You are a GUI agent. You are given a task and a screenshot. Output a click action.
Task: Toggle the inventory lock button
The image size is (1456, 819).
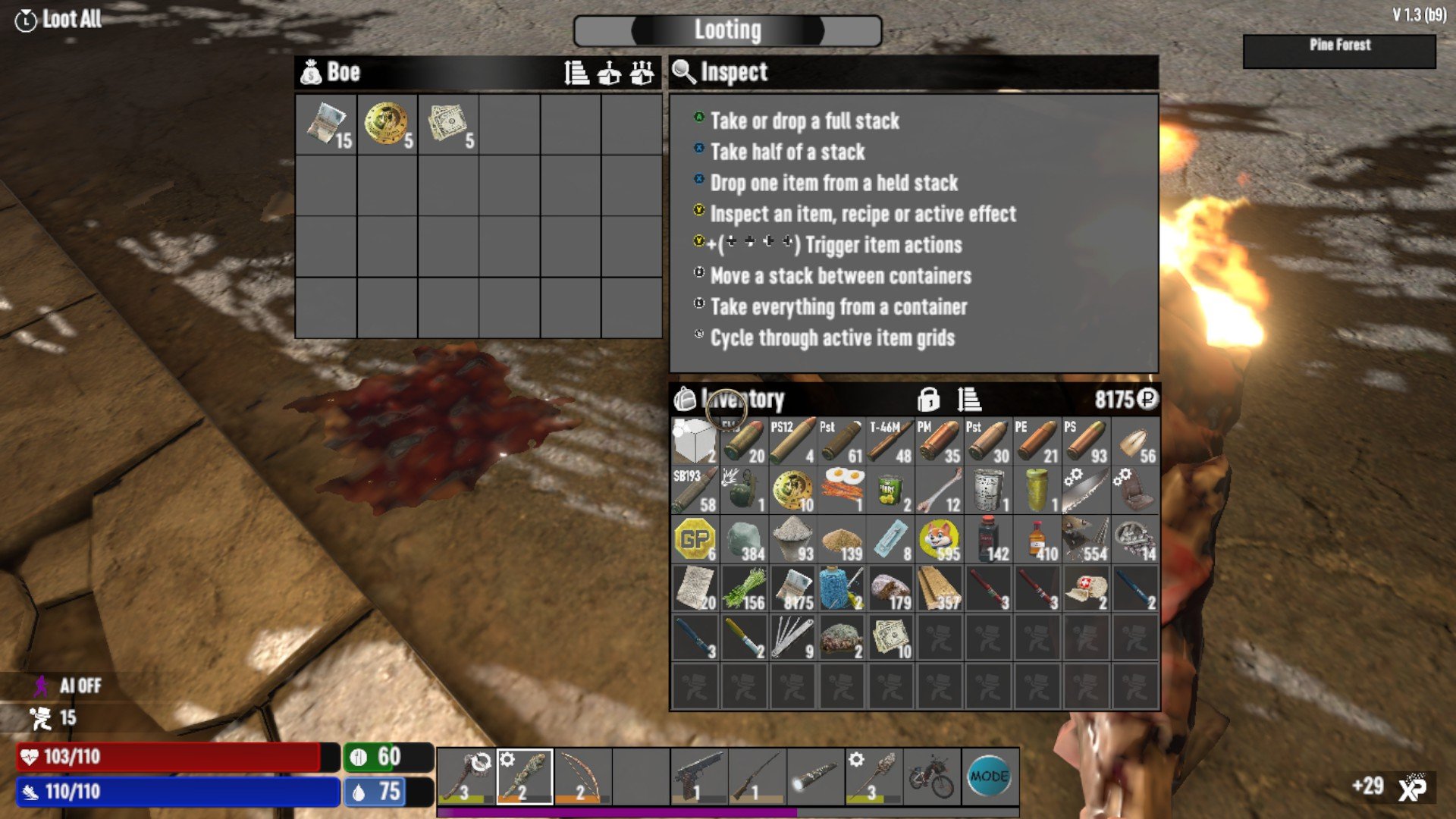point(928,399)
